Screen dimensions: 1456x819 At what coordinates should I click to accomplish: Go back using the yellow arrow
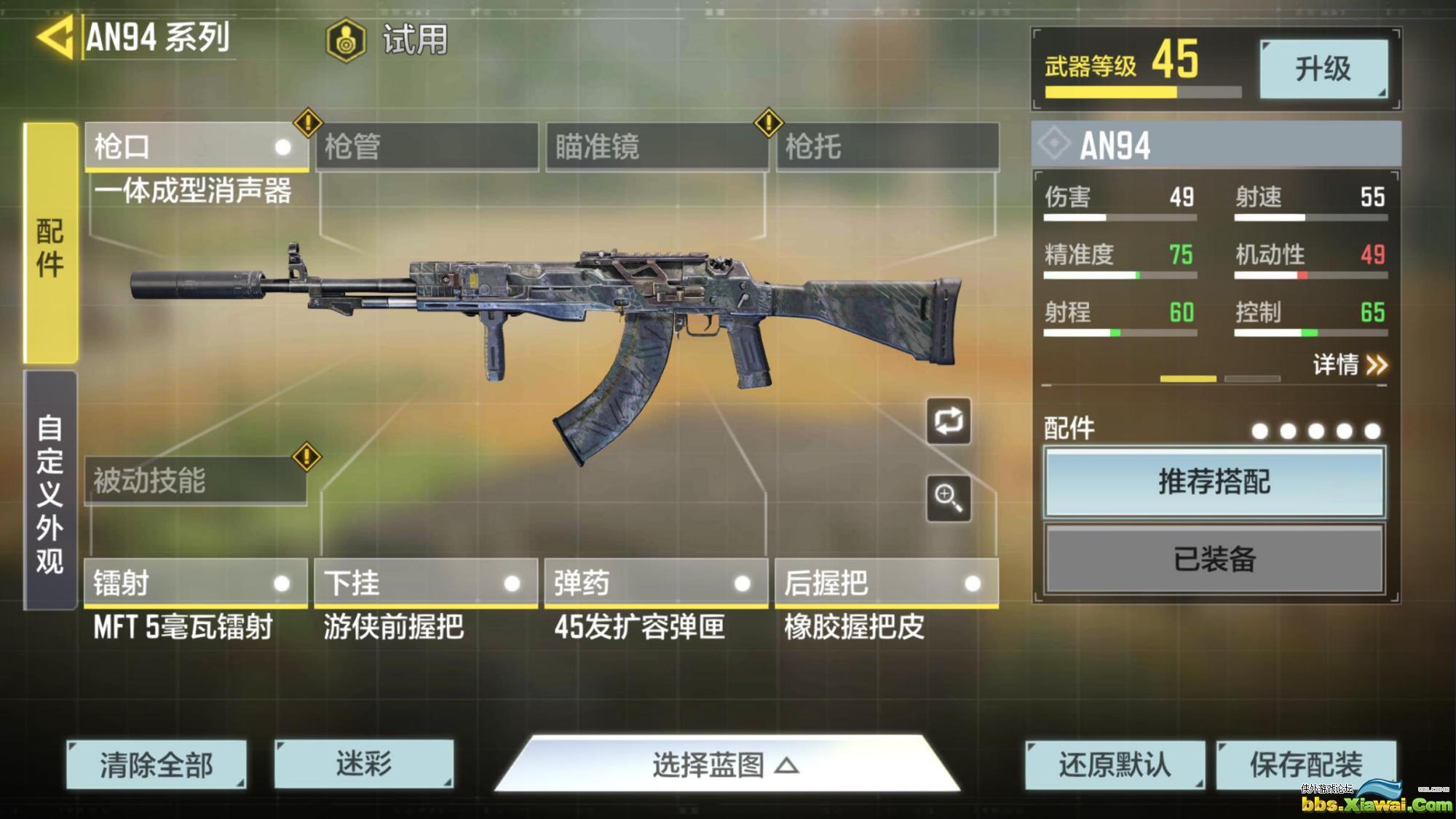click(x=55, y=37)
